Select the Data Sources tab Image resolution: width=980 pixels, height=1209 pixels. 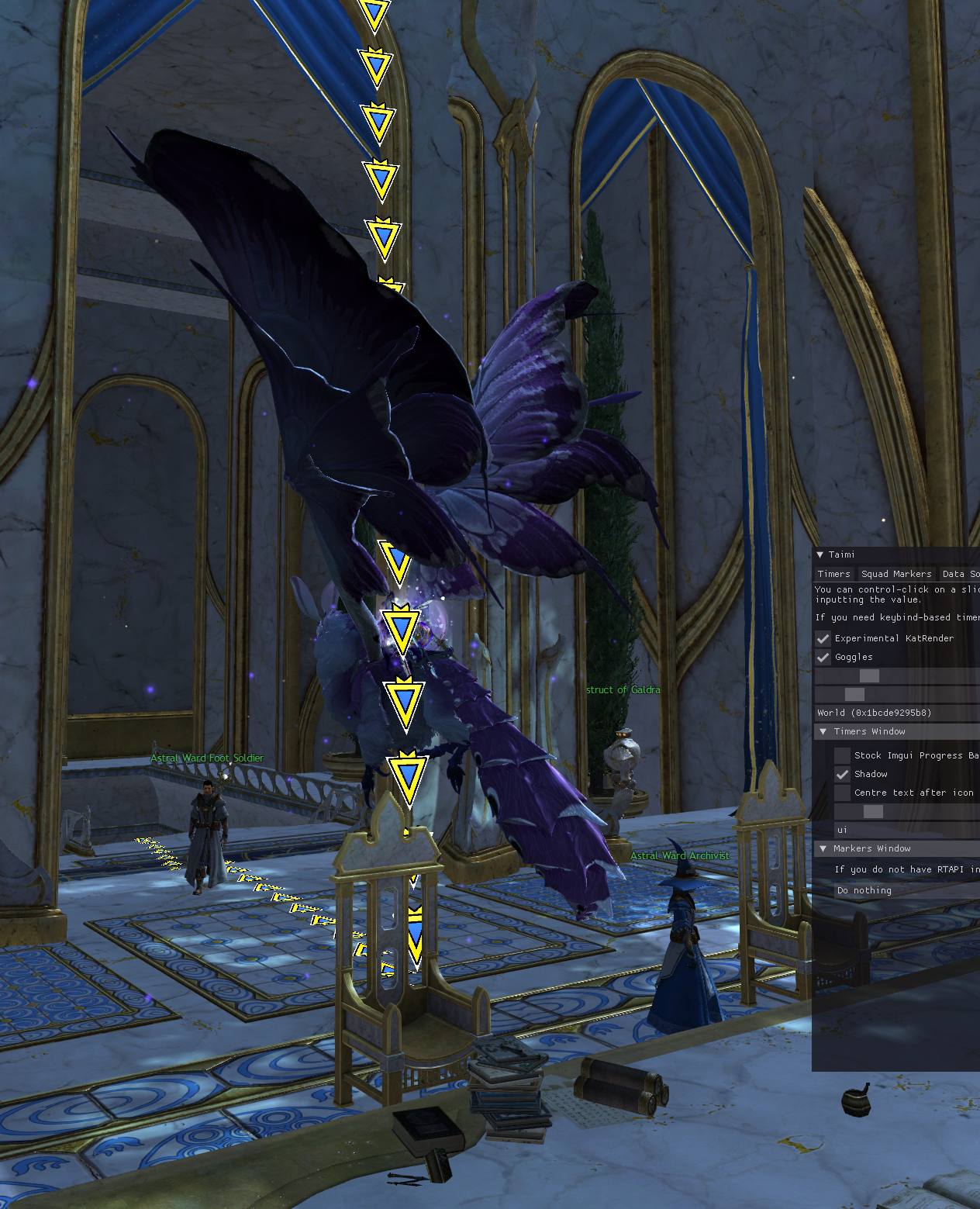[x=960, y=574]
